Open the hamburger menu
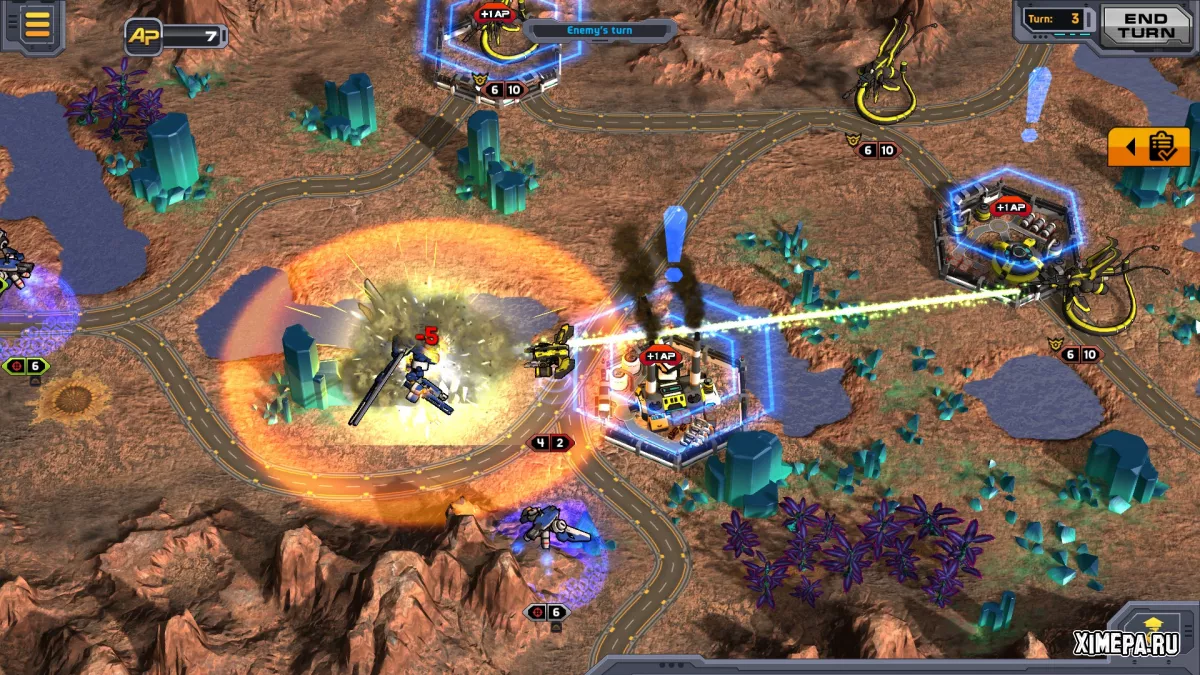 (x=37, y=24)
